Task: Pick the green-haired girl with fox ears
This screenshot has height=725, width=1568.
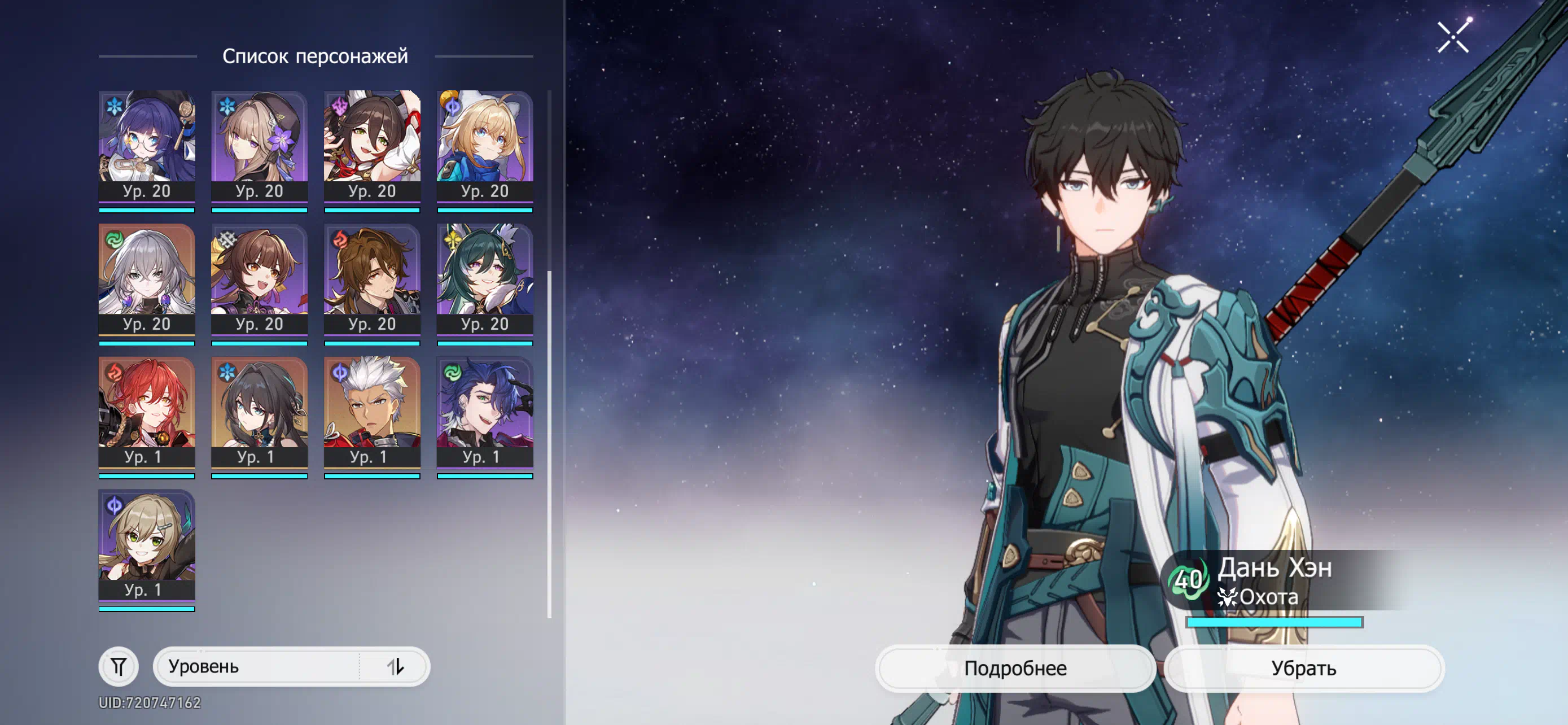Action: click(484, 279)
